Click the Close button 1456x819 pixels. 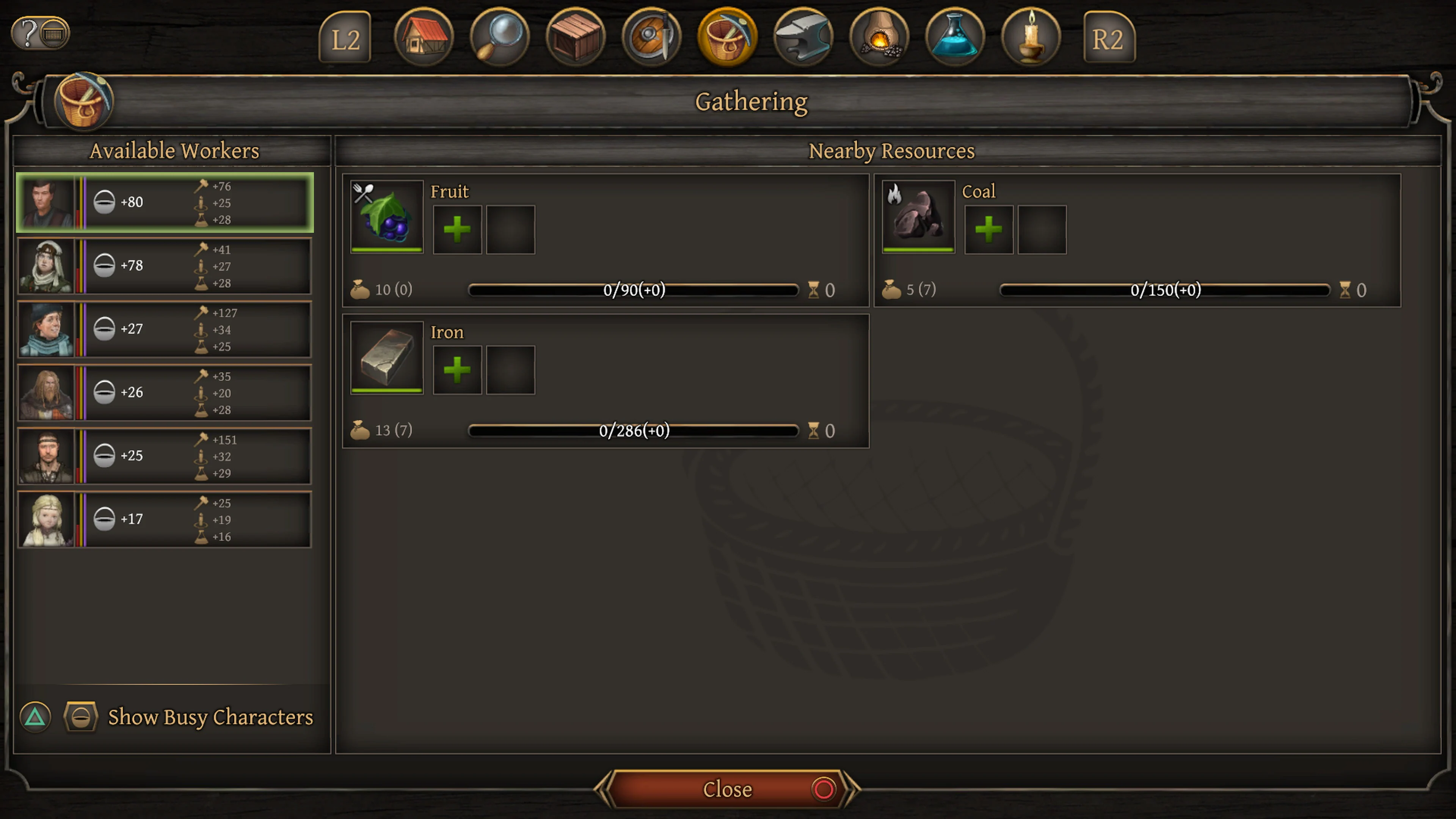[x=728, y=789]
